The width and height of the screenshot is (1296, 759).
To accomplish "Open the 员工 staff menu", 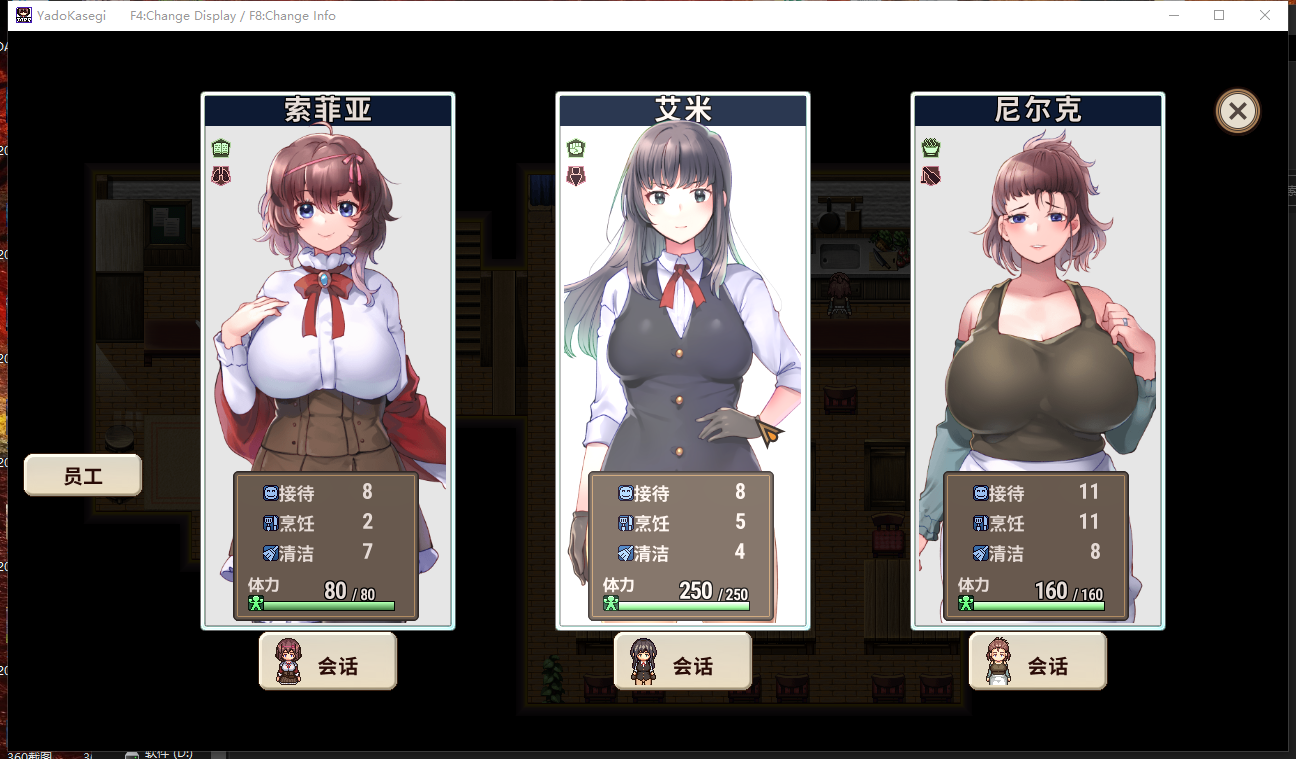I will pos(83,476).
